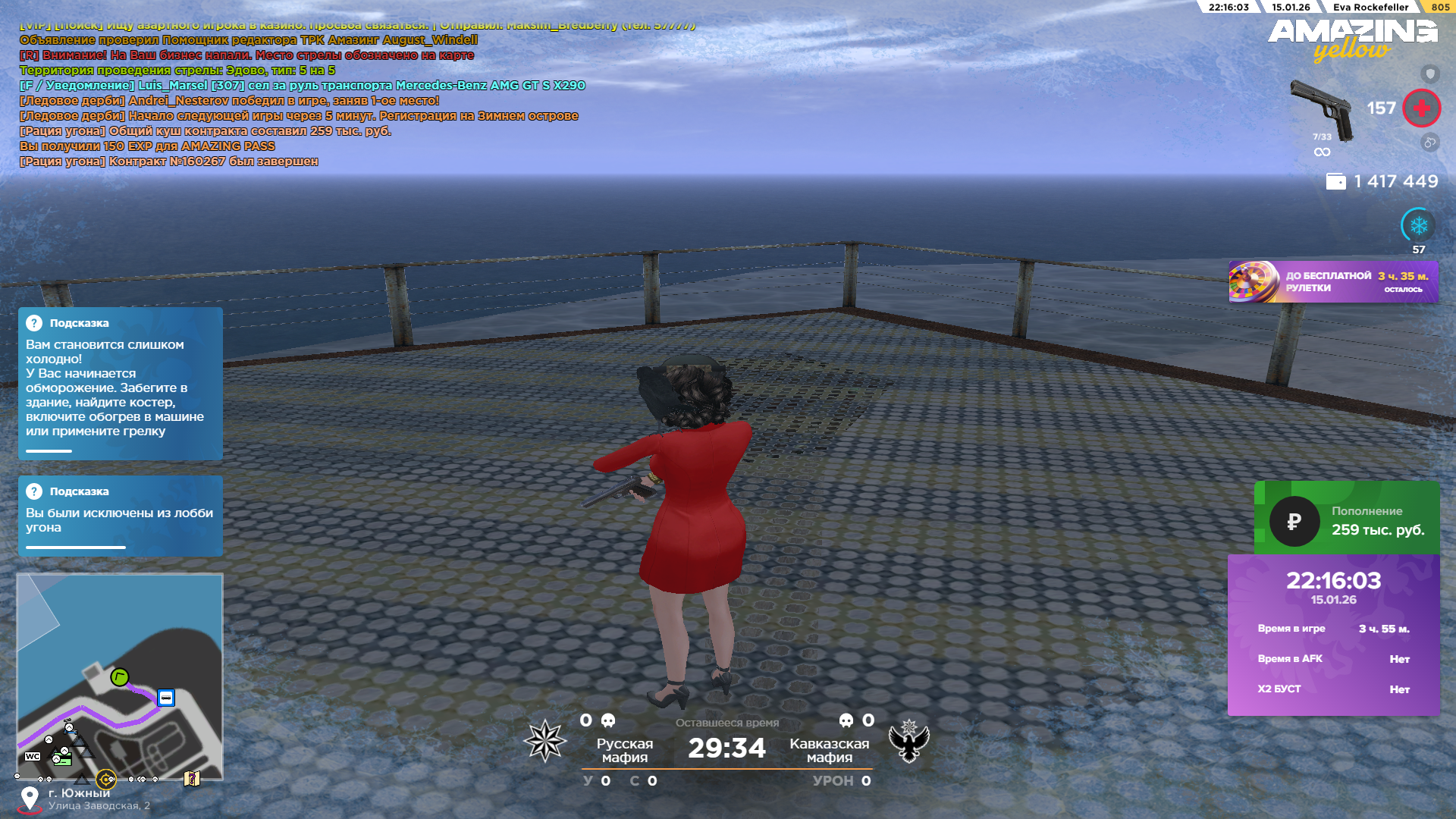This screenshot has height=819, width=1456.
Task: Select the pistol weapon icon
Action: coord(1321,109)
